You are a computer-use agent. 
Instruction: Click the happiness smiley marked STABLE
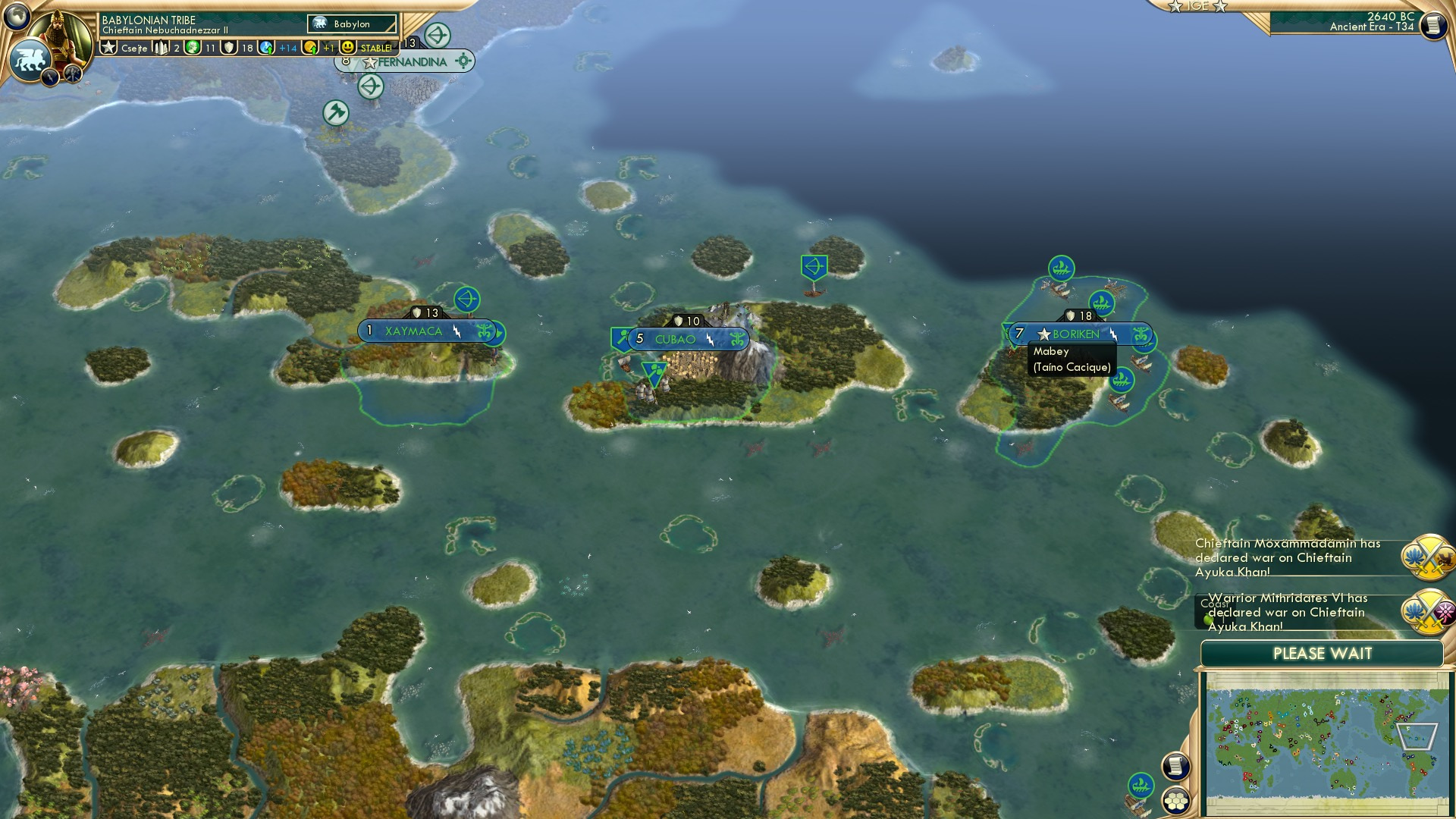point(348,47)
